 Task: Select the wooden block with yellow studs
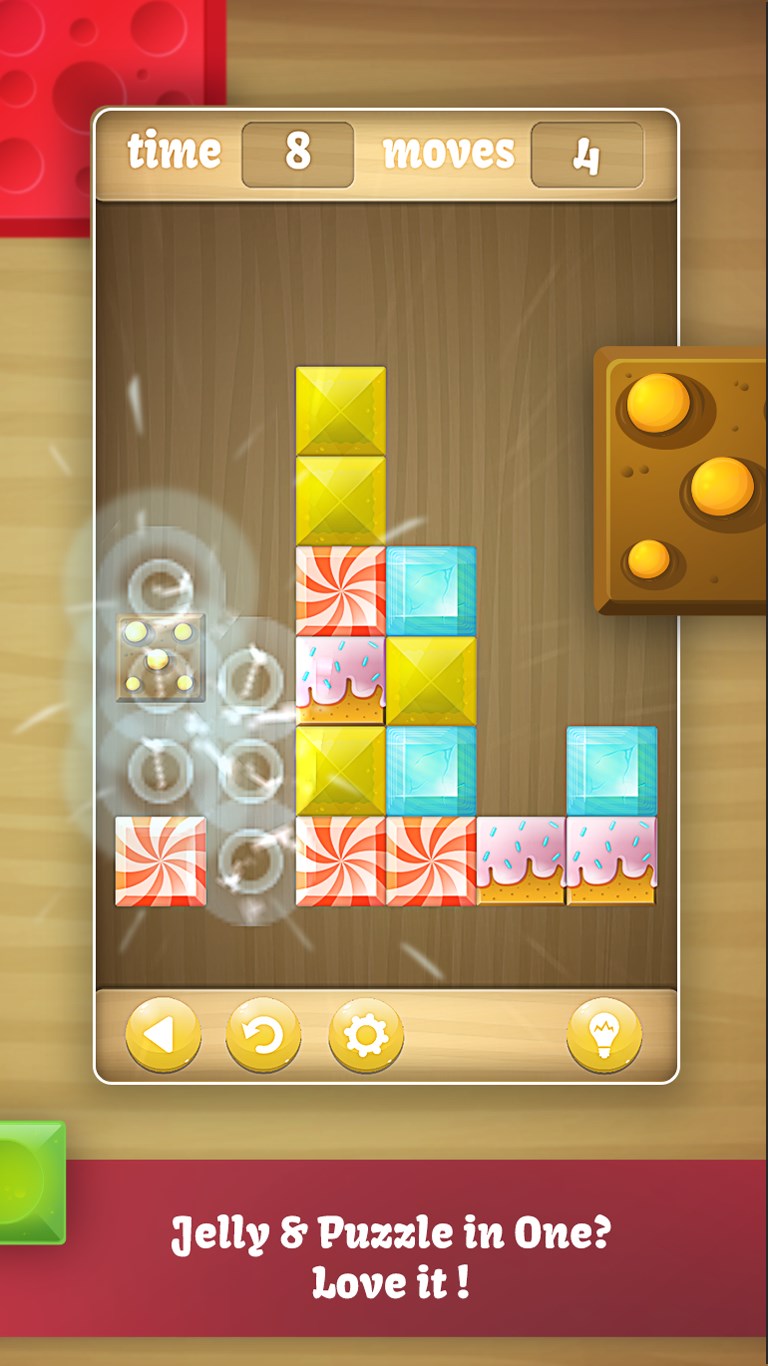tap(160, 657)
